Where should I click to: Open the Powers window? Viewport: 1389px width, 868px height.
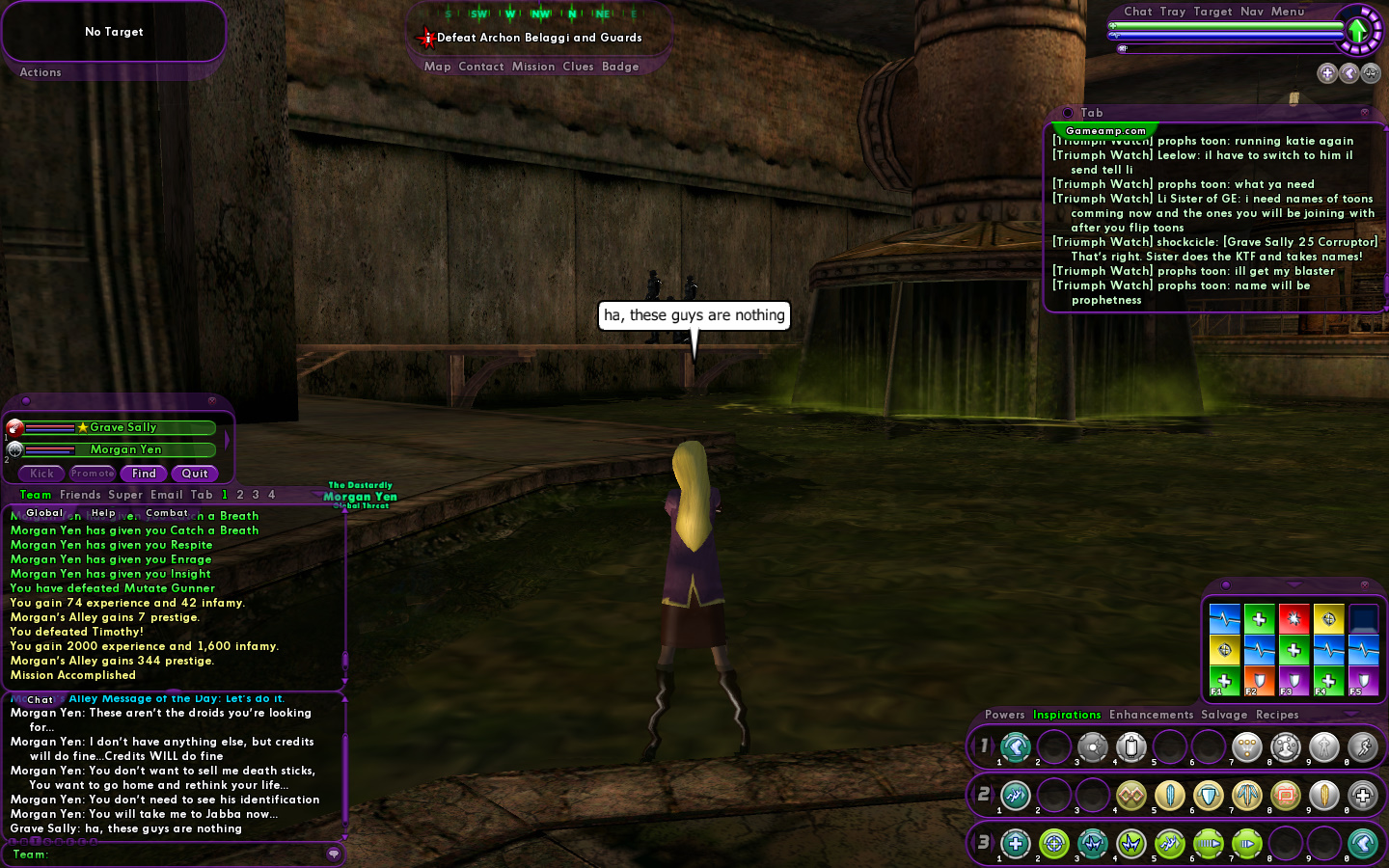[x=1004, y=715]
